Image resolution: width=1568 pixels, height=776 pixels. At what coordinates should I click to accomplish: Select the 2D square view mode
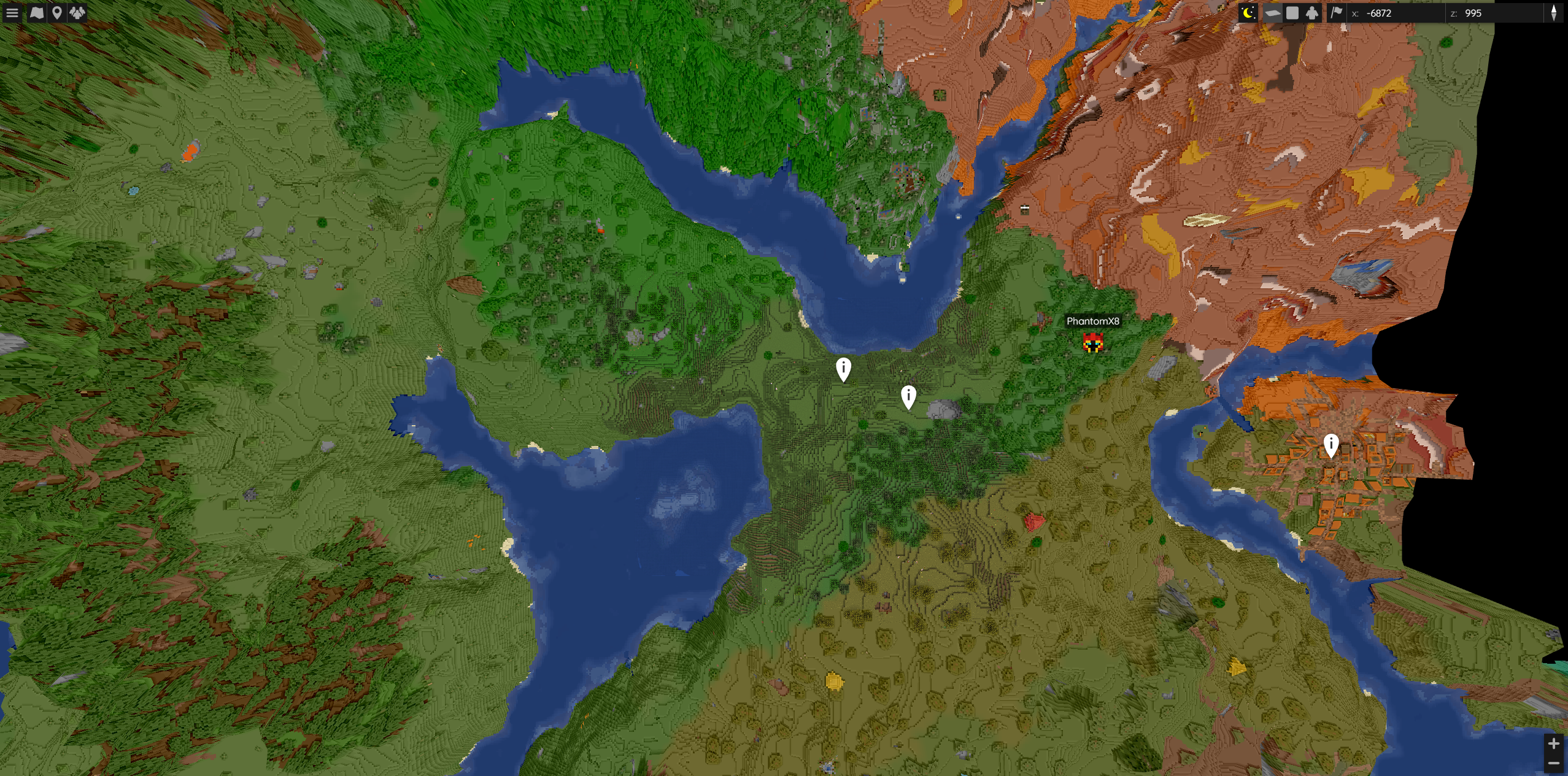pos(1292,12)
